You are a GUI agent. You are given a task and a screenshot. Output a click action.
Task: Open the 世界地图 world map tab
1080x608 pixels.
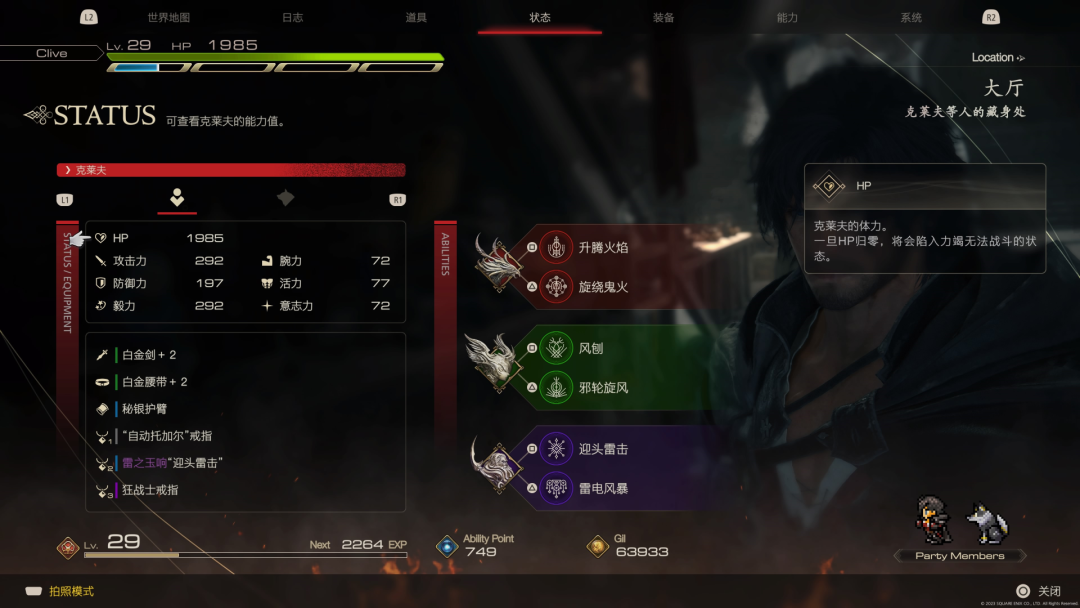click(x=168, y=18)
